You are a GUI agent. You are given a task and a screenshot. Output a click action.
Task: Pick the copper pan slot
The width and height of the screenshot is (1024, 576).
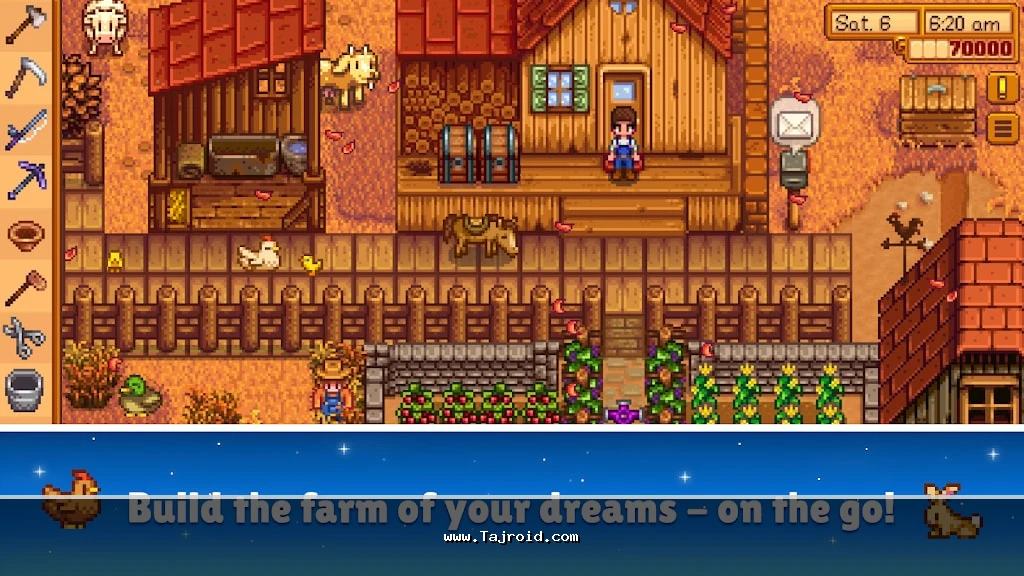pos(26,234)
